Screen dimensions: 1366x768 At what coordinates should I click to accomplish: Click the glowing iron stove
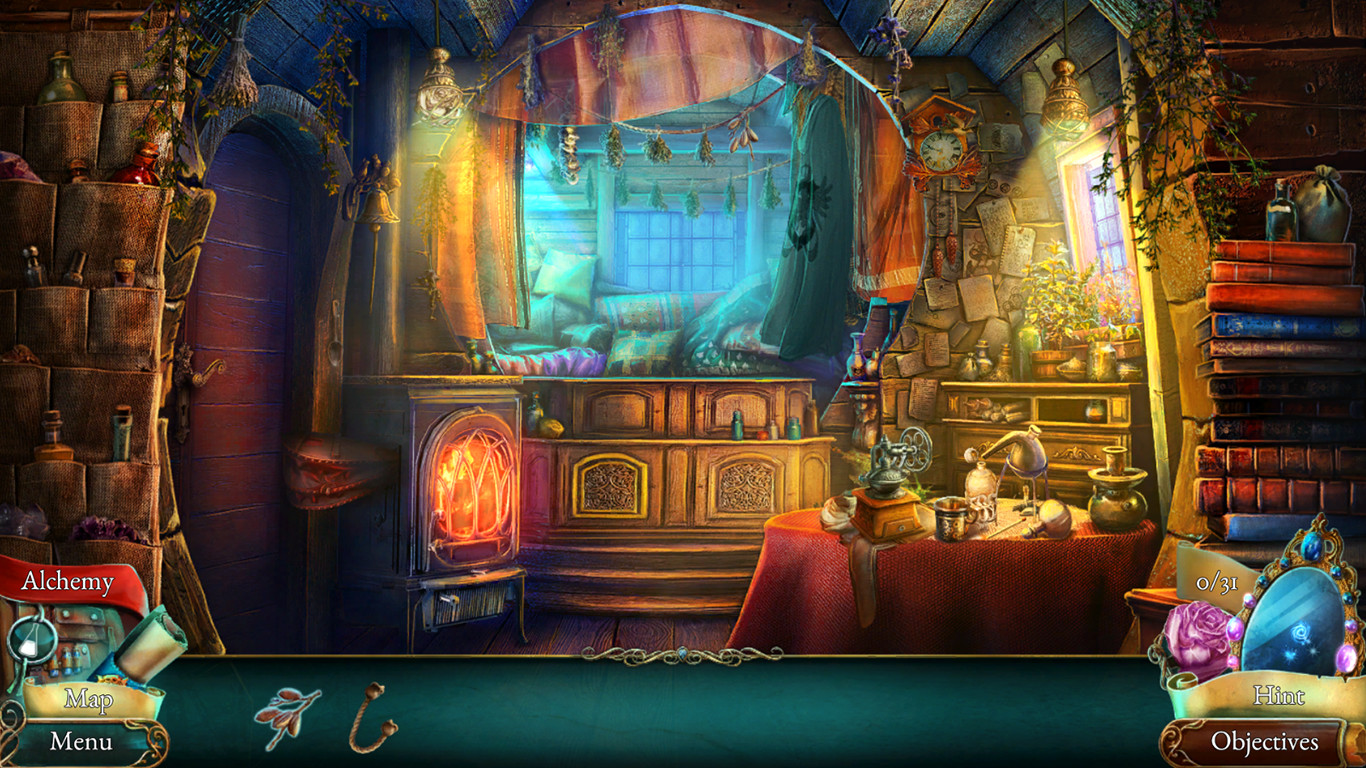point(470,490)
